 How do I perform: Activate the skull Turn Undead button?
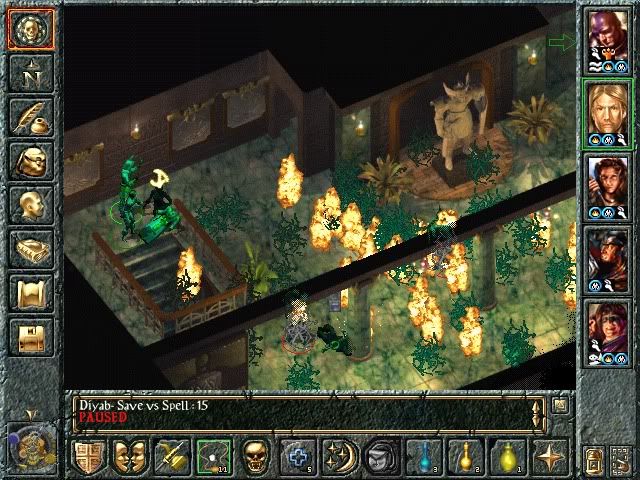pos(255,456)
